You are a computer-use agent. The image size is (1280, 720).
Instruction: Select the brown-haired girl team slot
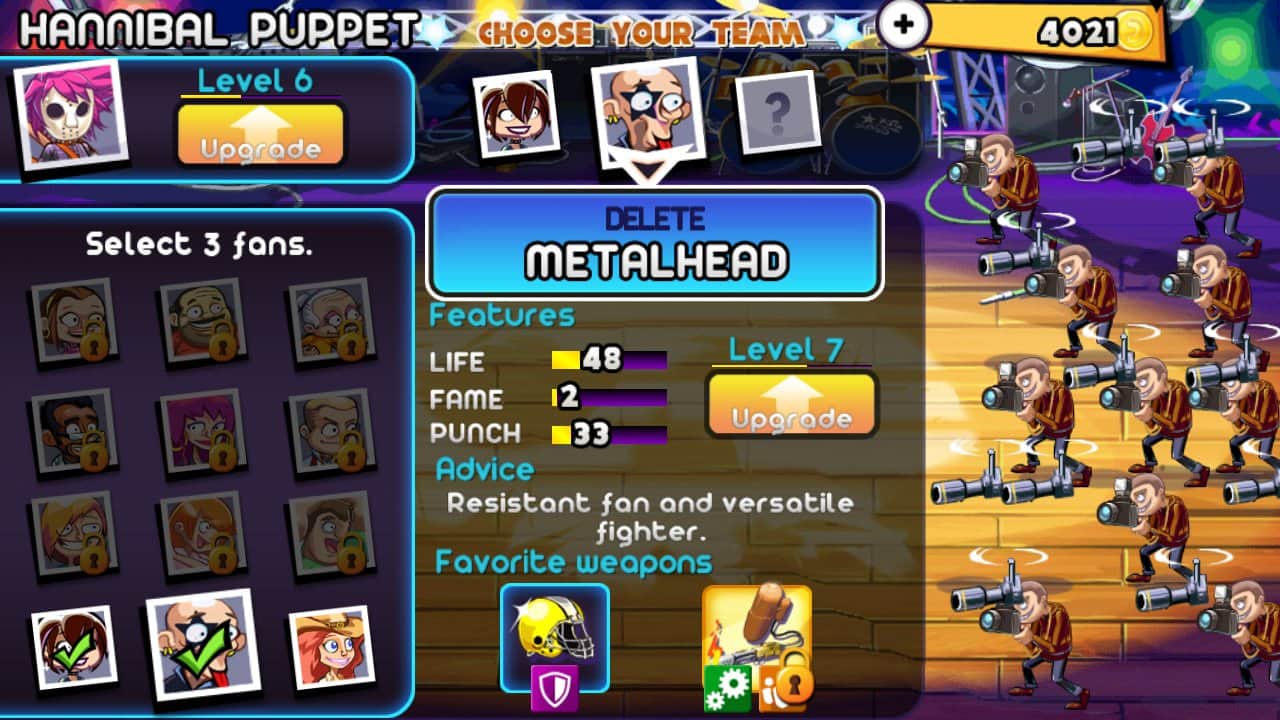(x=515, y=113)
